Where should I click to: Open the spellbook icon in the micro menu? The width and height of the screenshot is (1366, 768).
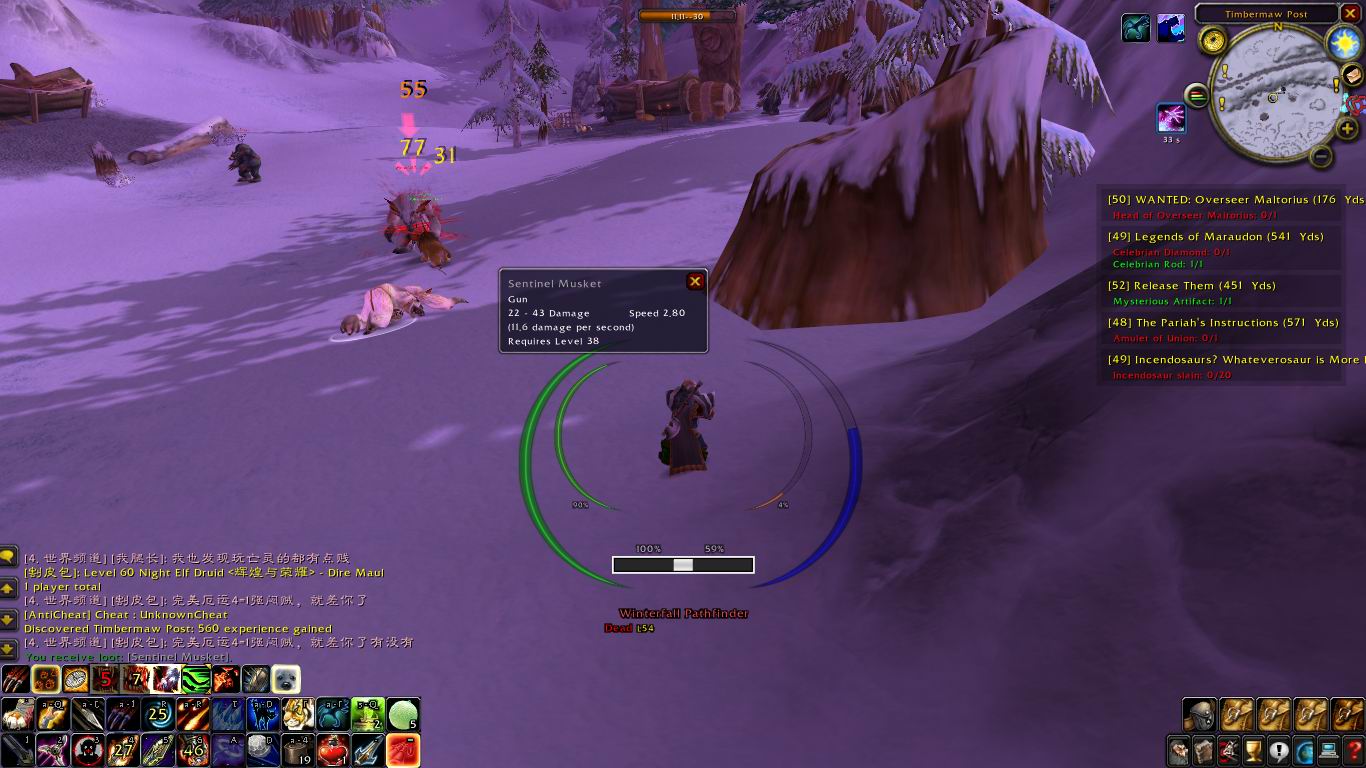1204,750
